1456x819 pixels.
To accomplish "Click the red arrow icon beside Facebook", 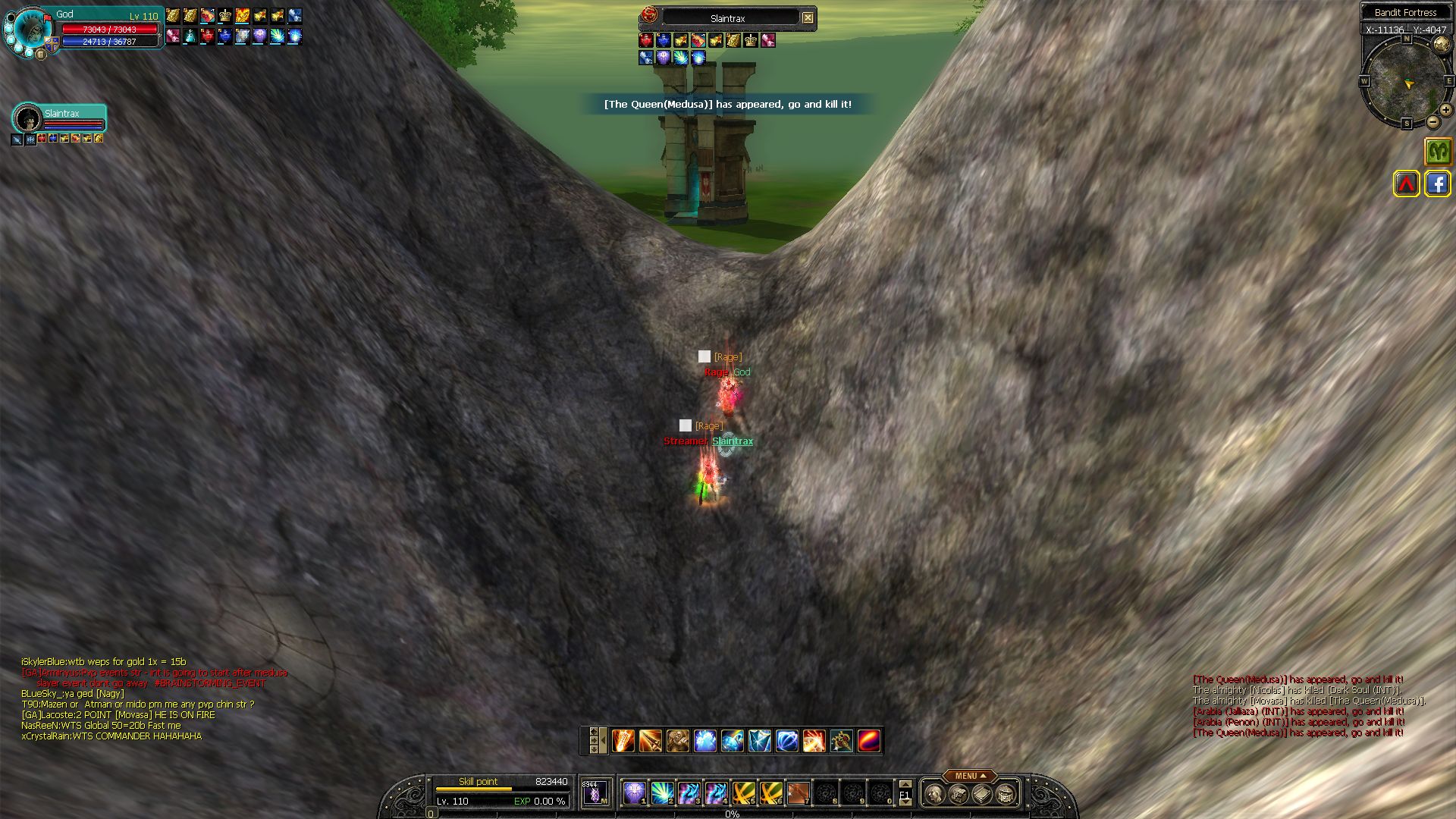I will [x=1407, y=184].
